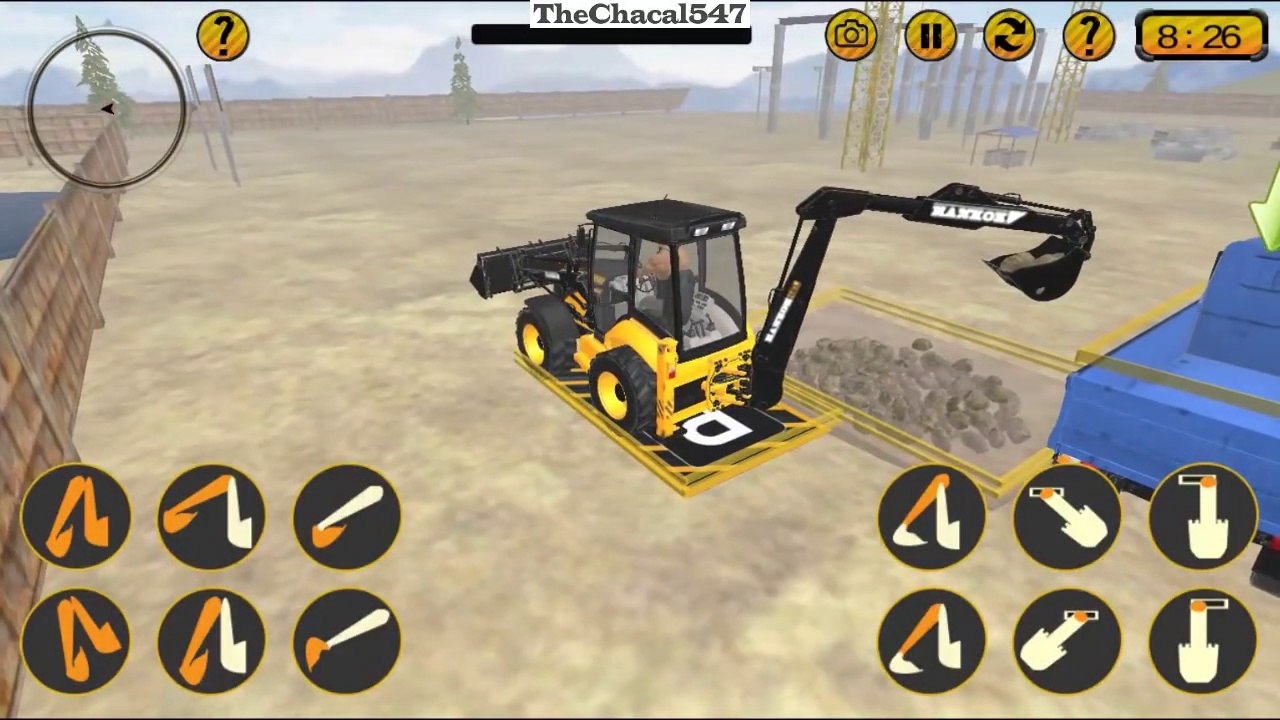Tap the shovel icon pointing down-right

(1067, 516)
